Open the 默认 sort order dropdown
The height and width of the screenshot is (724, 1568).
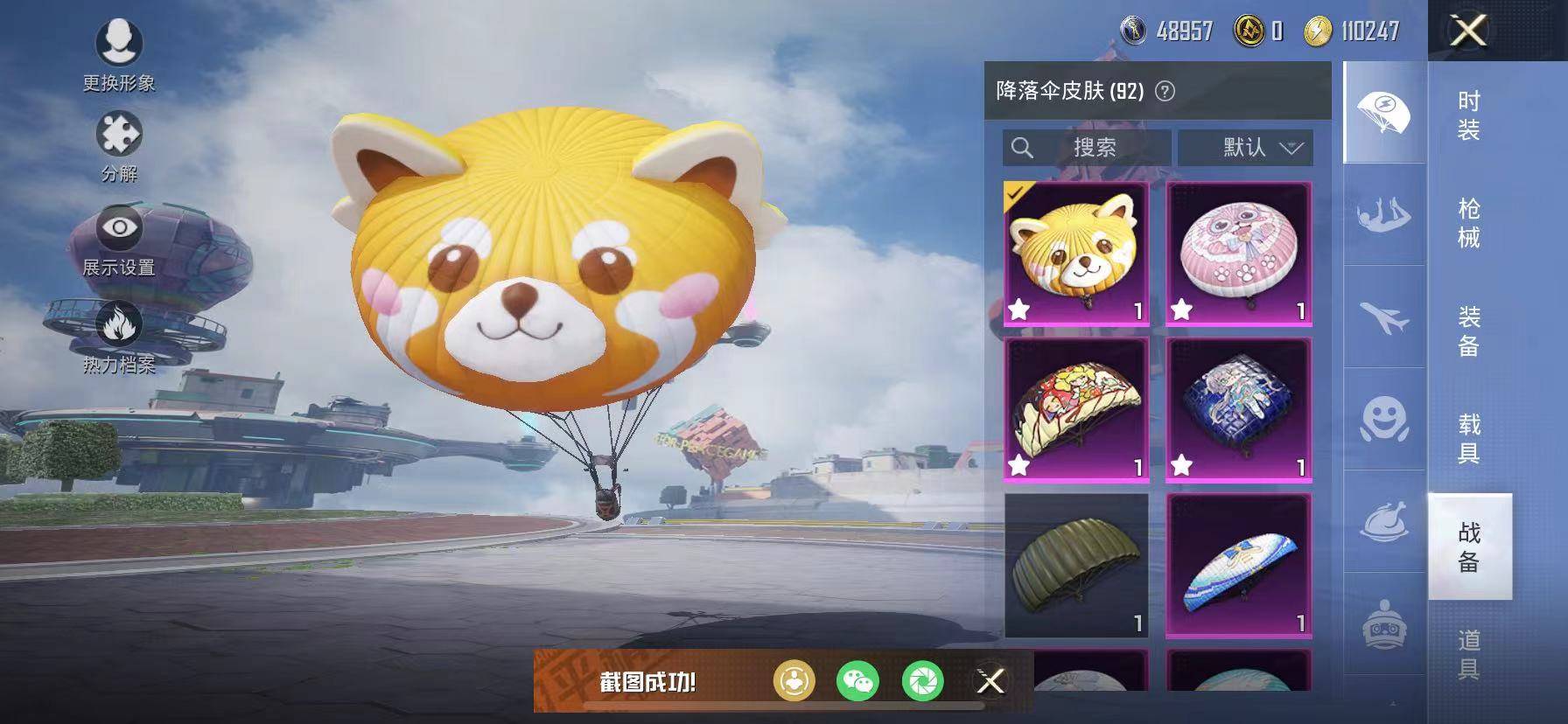[1245, 148]
